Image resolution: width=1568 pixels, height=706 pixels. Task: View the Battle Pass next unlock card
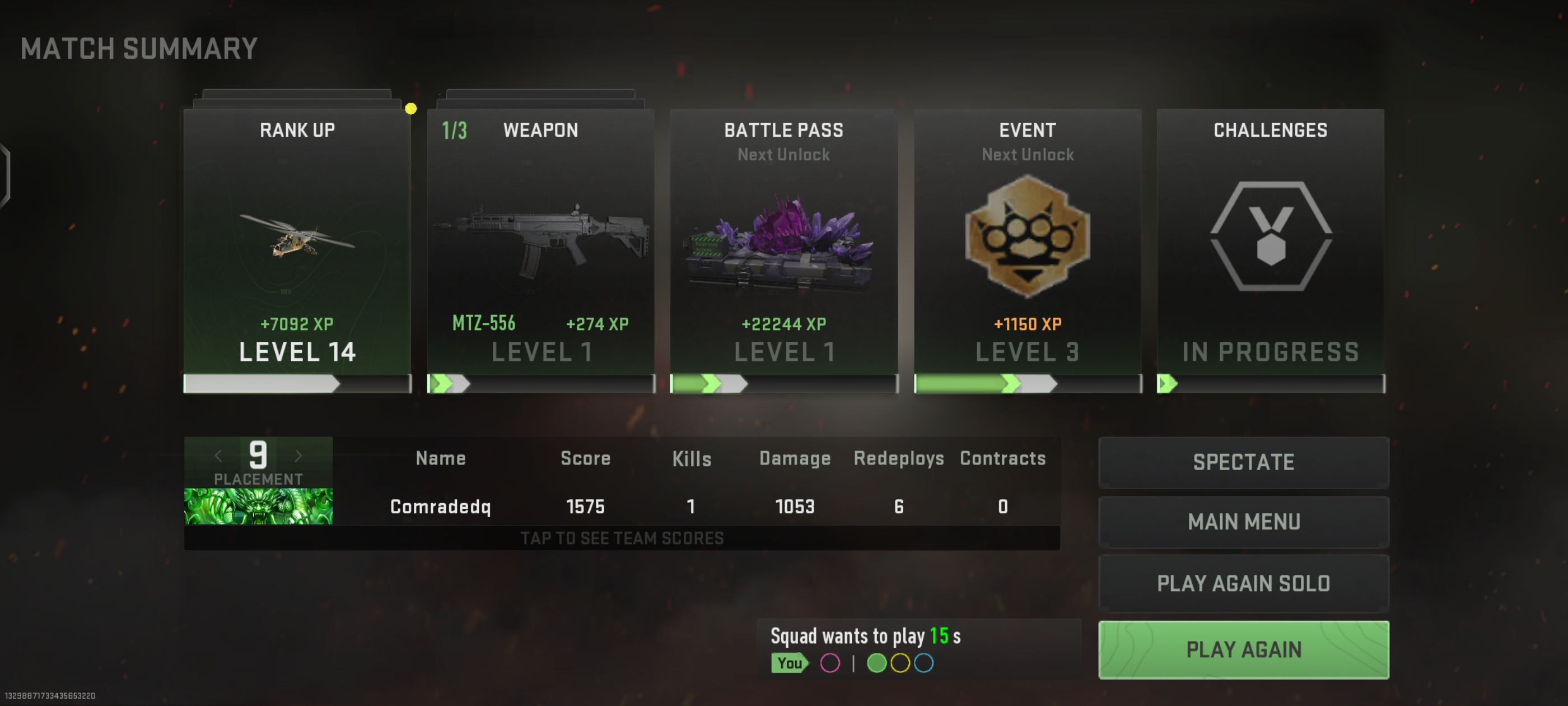click(x=783, y=250)
